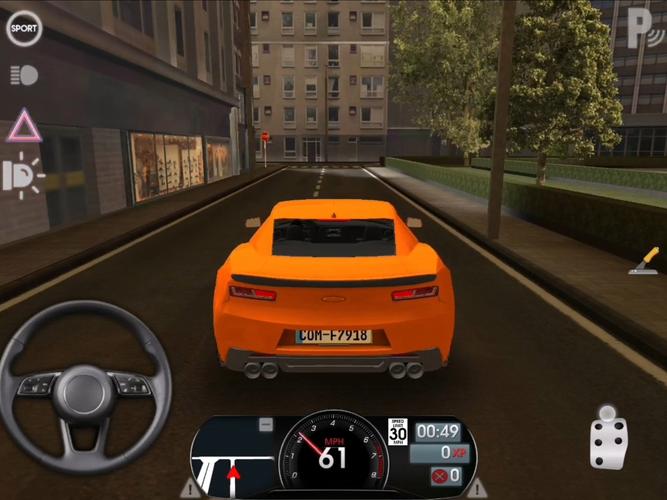
Task: Grab the steering wheel control
Action: click(x=85, y=386)
